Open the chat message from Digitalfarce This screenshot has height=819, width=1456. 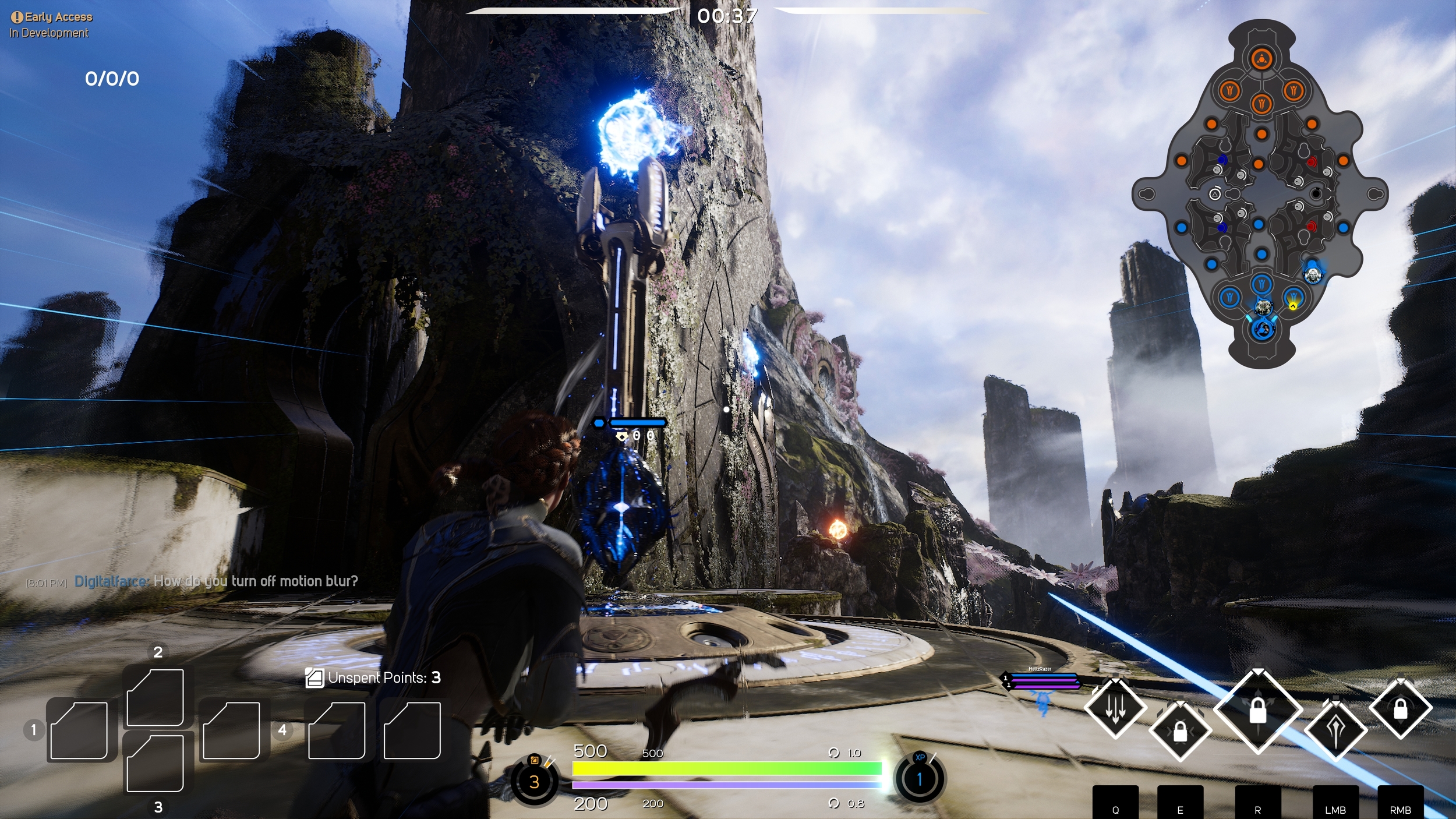pos(215,581)
